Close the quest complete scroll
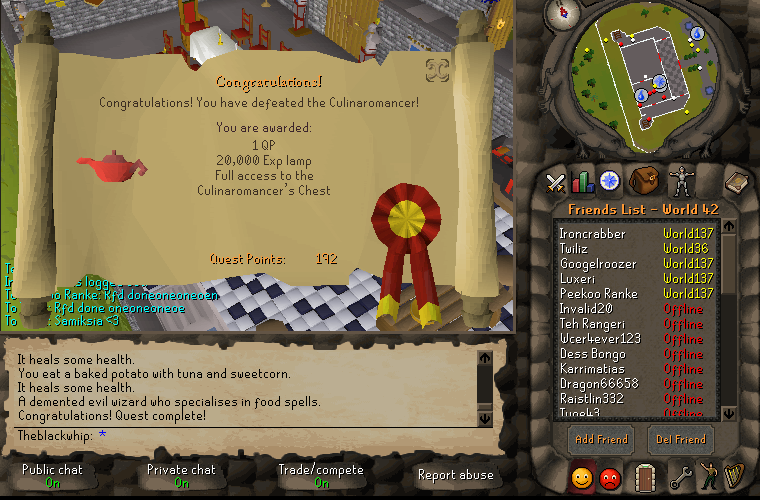Viewport: 760px width, 500px height. (x=435, y=69)
